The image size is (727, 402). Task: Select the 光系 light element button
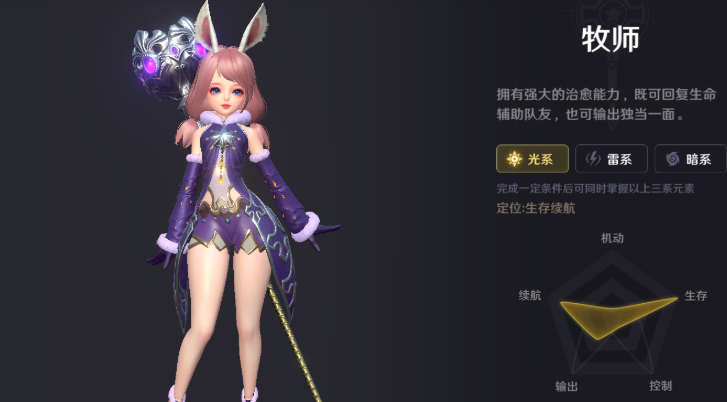click(x=532, y=159)
